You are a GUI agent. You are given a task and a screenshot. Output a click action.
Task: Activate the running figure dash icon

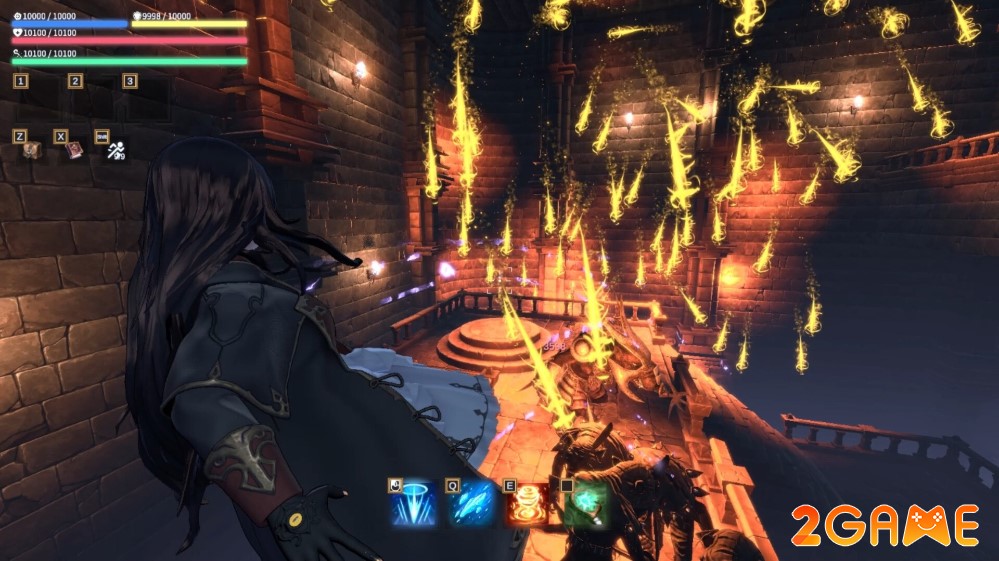tap(116, 151)
